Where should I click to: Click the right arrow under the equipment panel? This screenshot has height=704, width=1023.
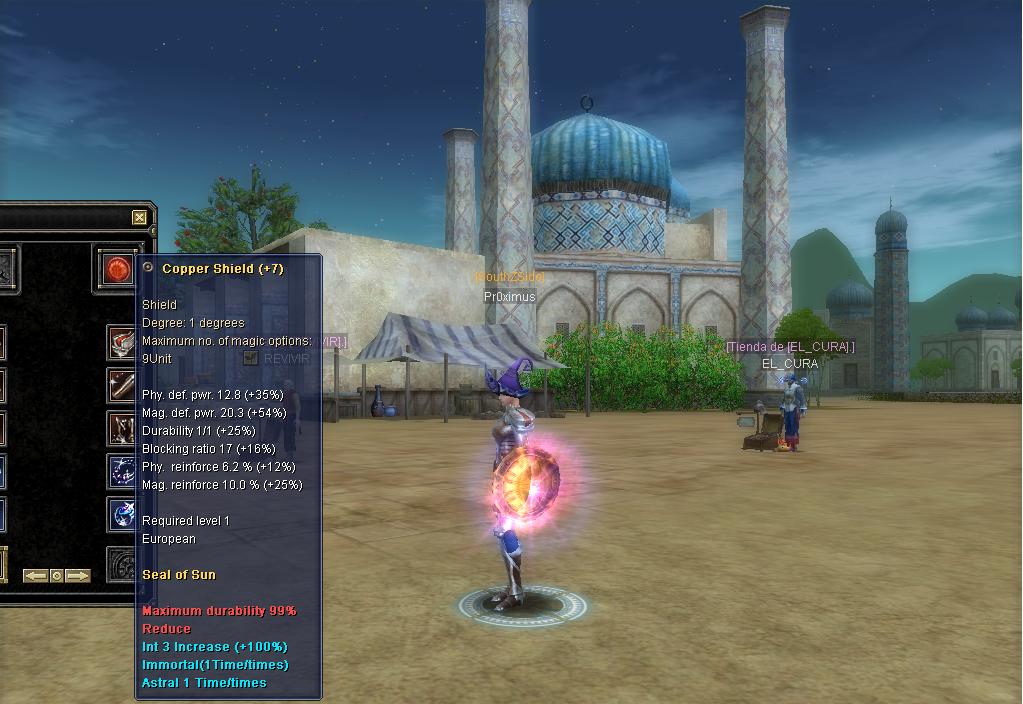(x=78, y=575)
